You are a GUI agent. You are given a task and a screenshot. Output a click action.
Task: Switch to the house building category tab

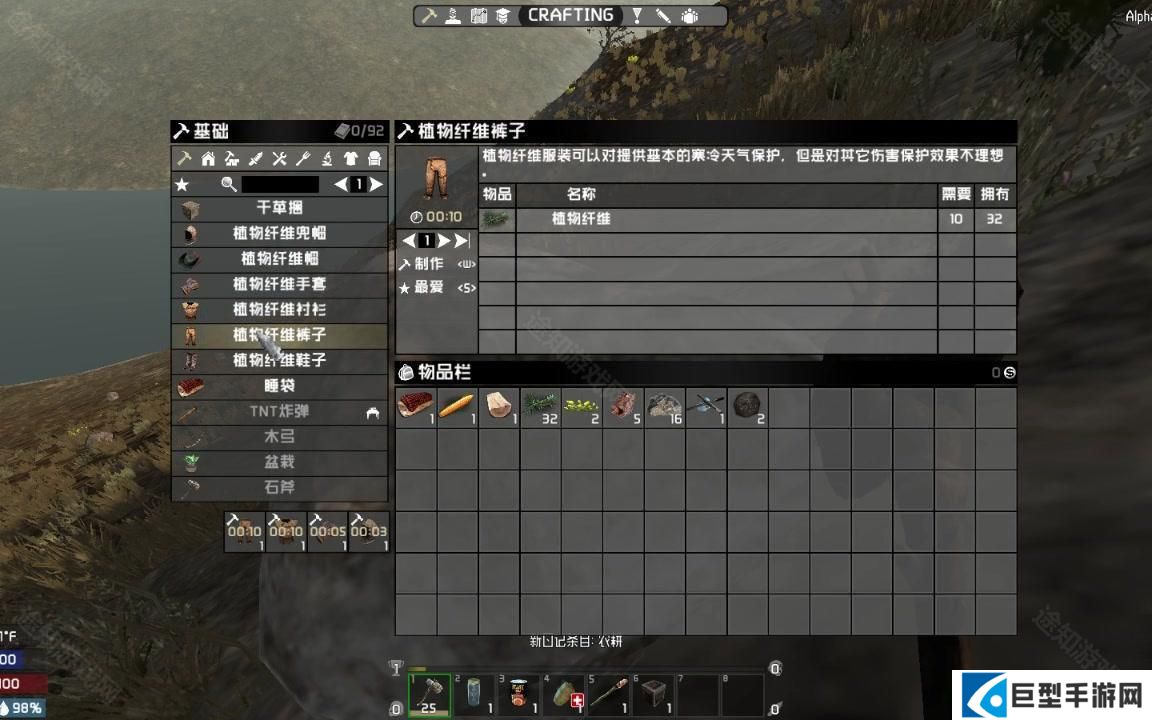point(208,158)
